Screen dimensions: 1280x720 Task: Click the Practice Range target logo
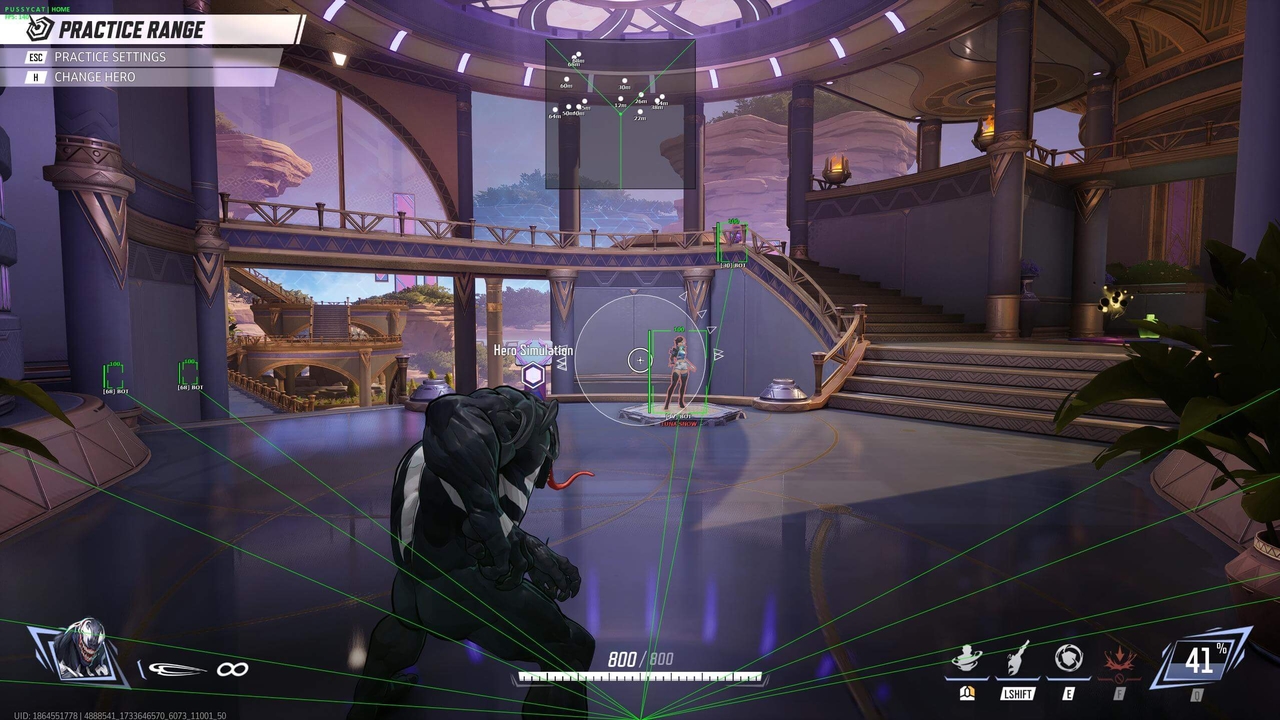38,29
